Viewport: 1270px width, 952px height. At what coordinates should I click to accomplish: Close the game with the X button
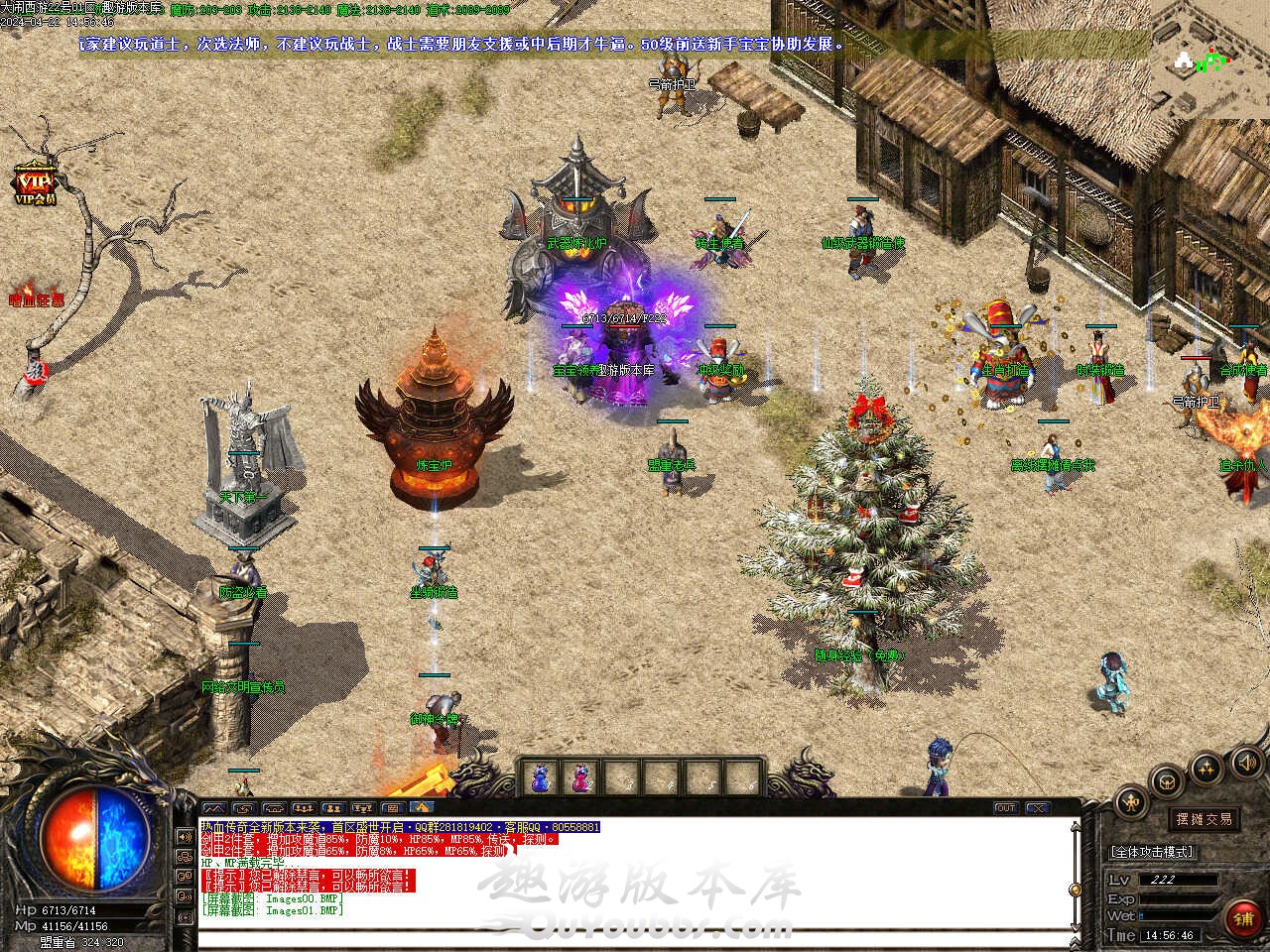click(1037, 808)
